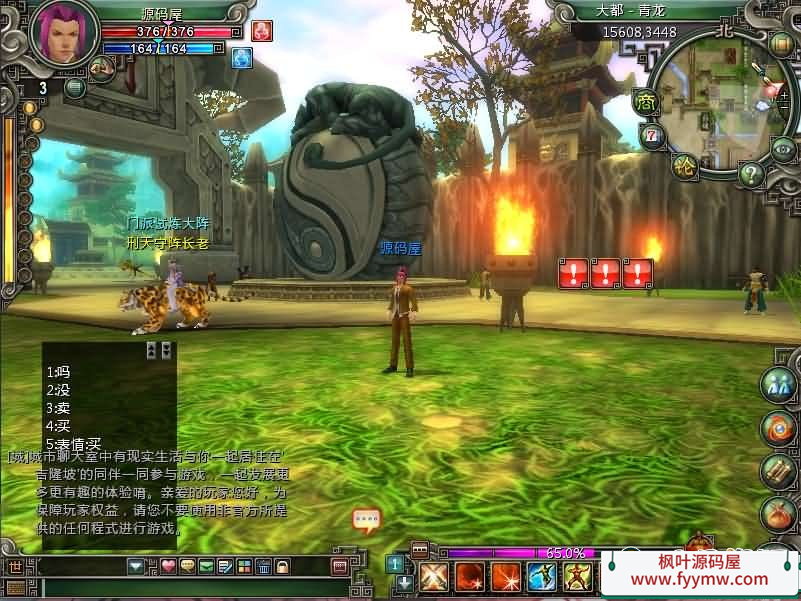801x601 pixels.
Task: Open the two-figure friends icon on right
Action: coord(778,385)
